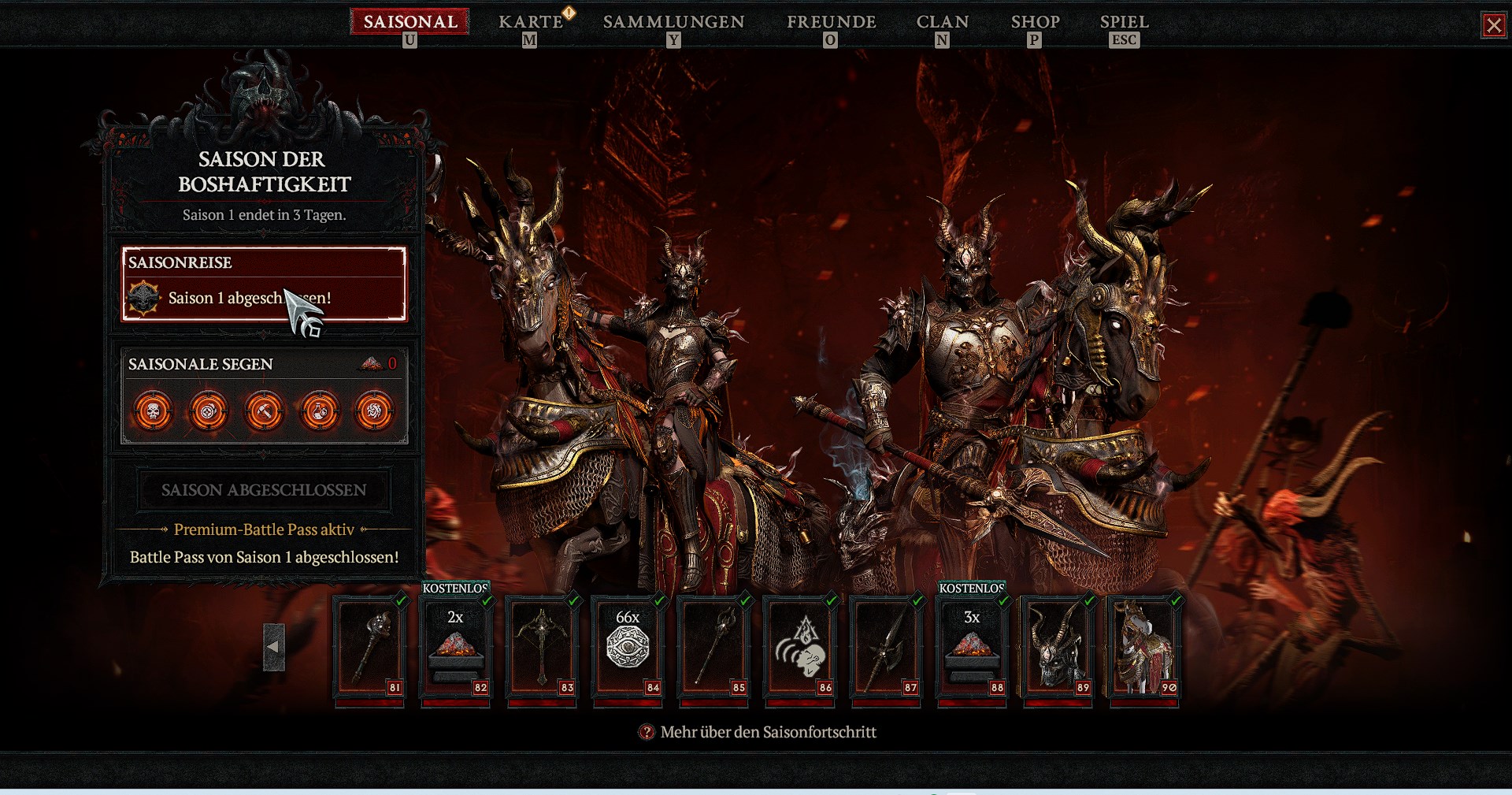Open Mehr über den Saisonfortschritt help

coord(768,732)
